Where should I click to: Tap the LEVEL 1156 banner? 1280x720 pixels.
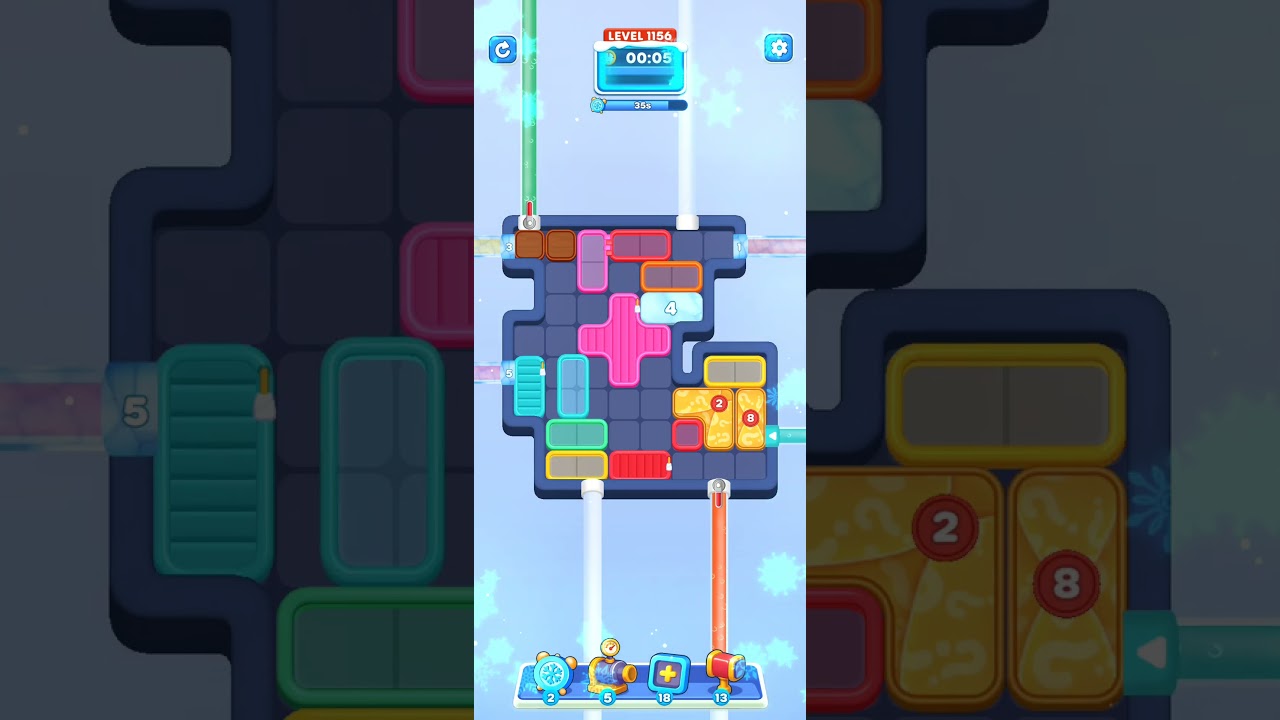pyautogui.click(x=639, y=35)
